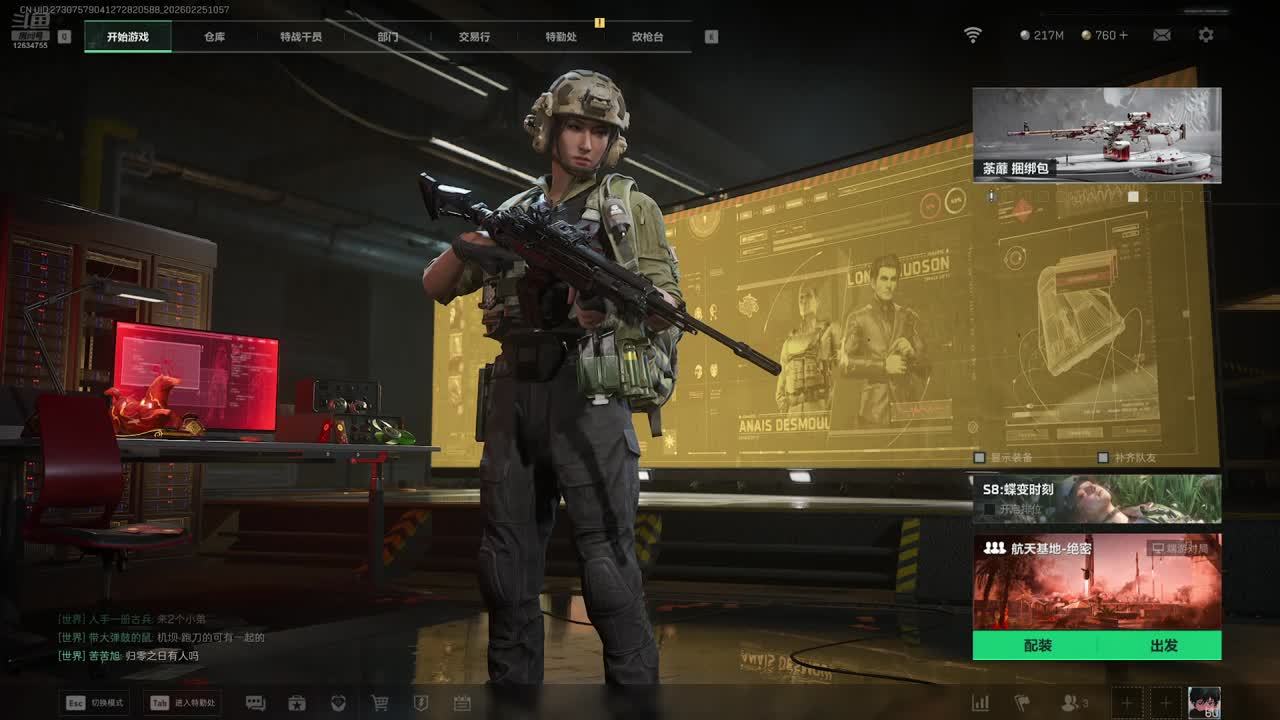Screen dimensions: 1280x720
Task: Open the 特勤处 tab
Action: click(x=561, y=37)
